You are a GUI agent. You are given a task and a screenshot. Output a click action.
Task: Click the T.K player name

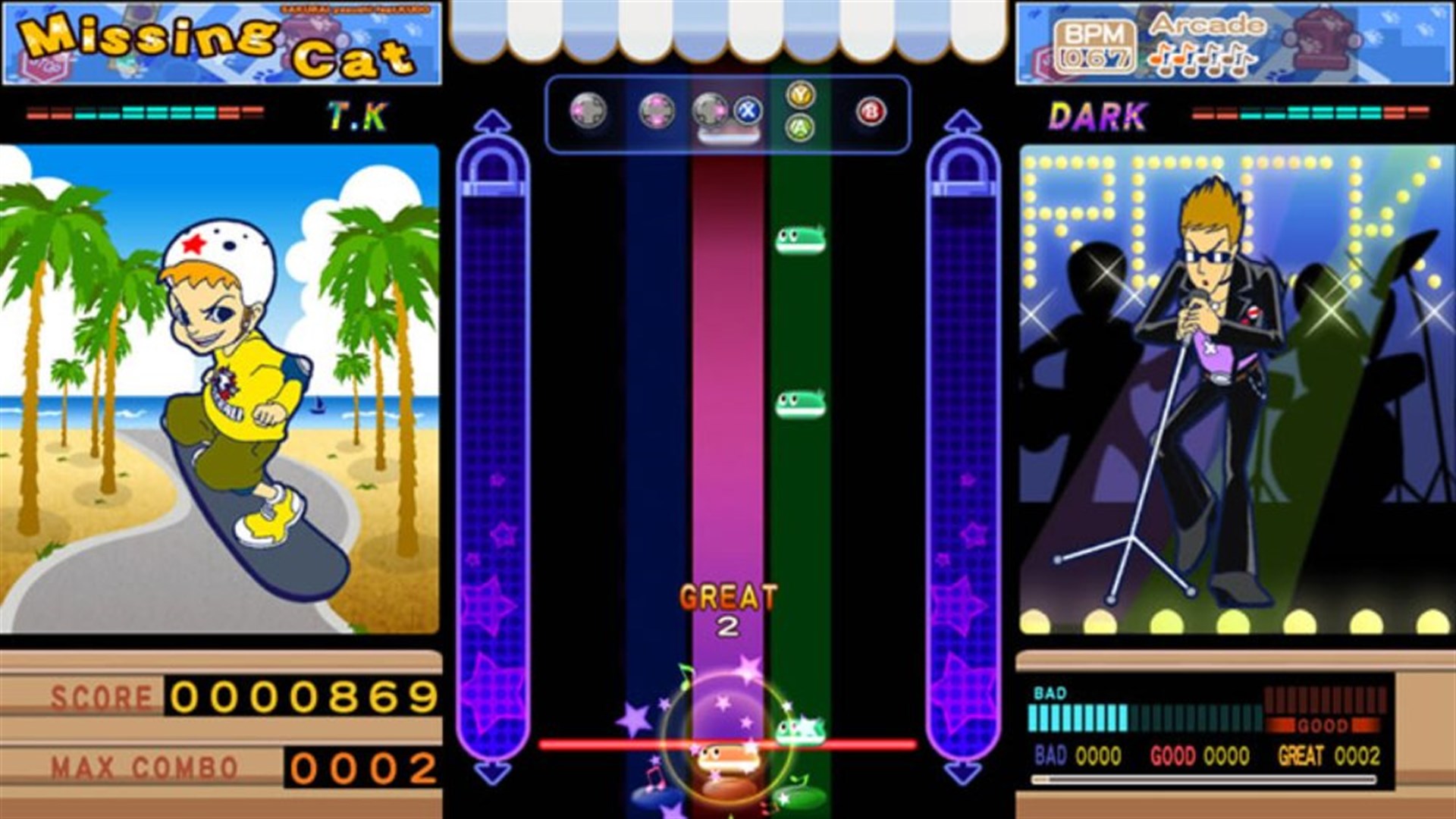[358, 116]
